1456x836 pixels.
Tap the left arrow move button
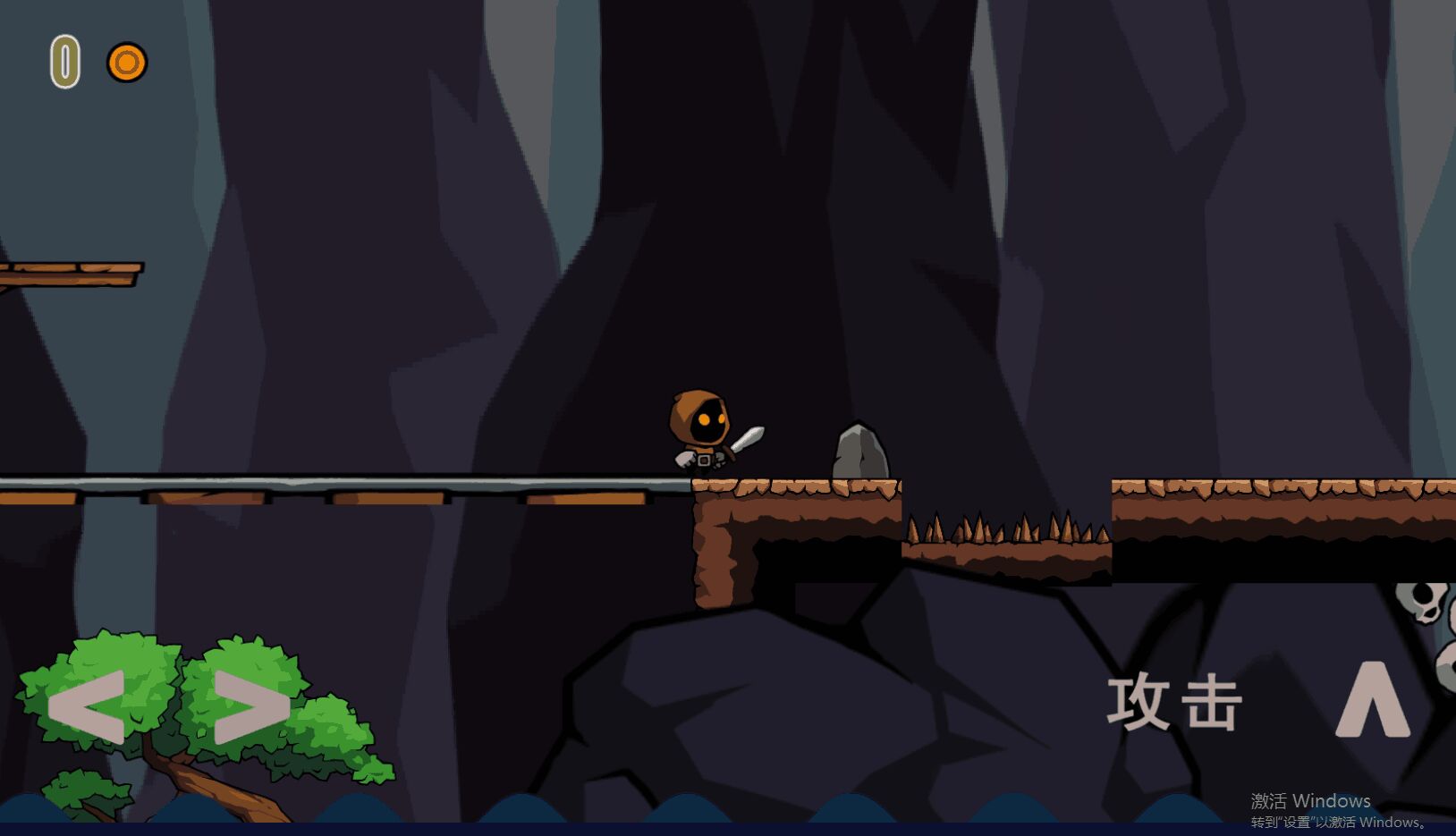pos(87,706)
